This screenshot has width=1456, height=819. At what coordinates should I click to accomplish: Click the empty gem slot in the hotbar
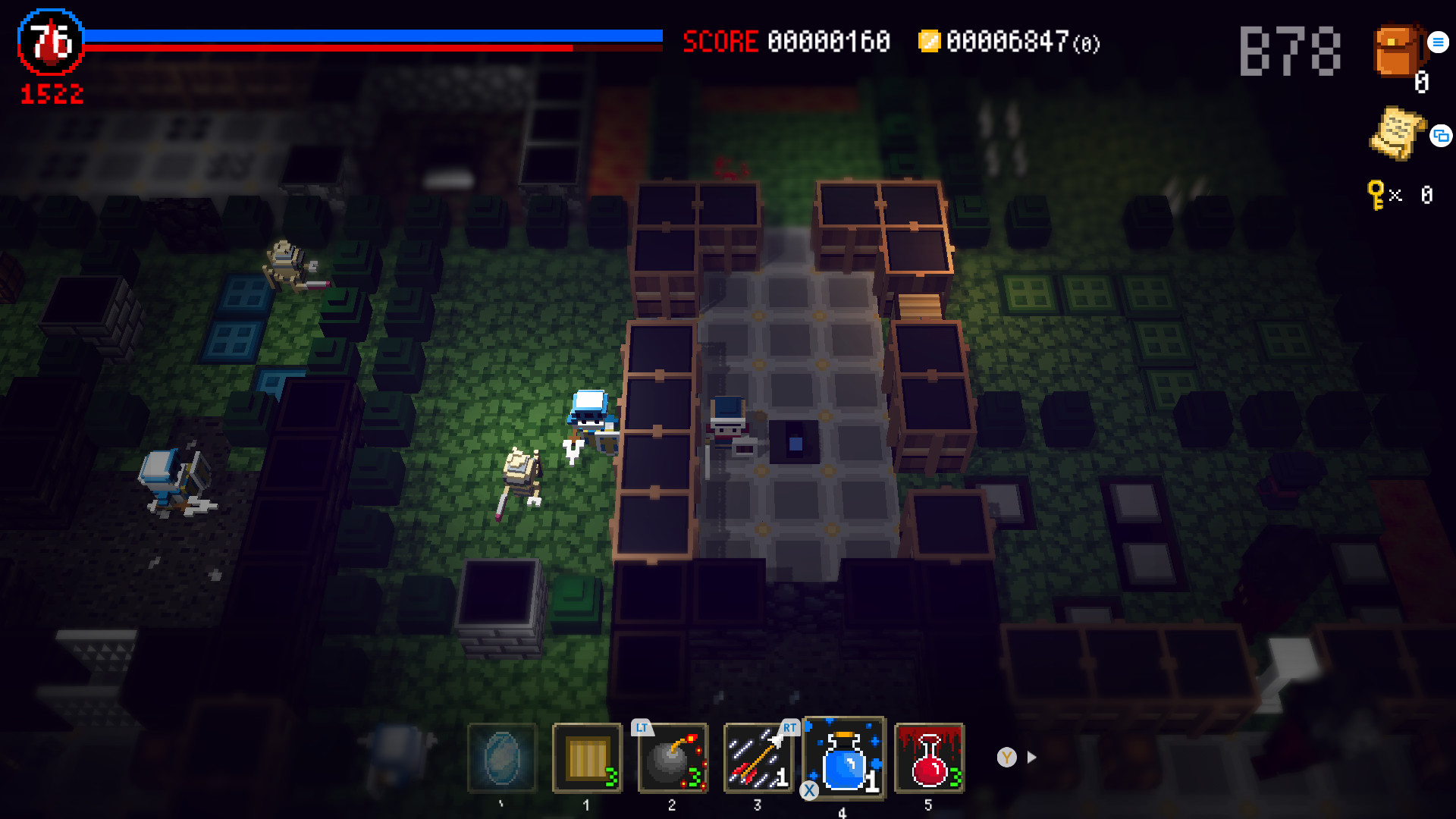500,758
